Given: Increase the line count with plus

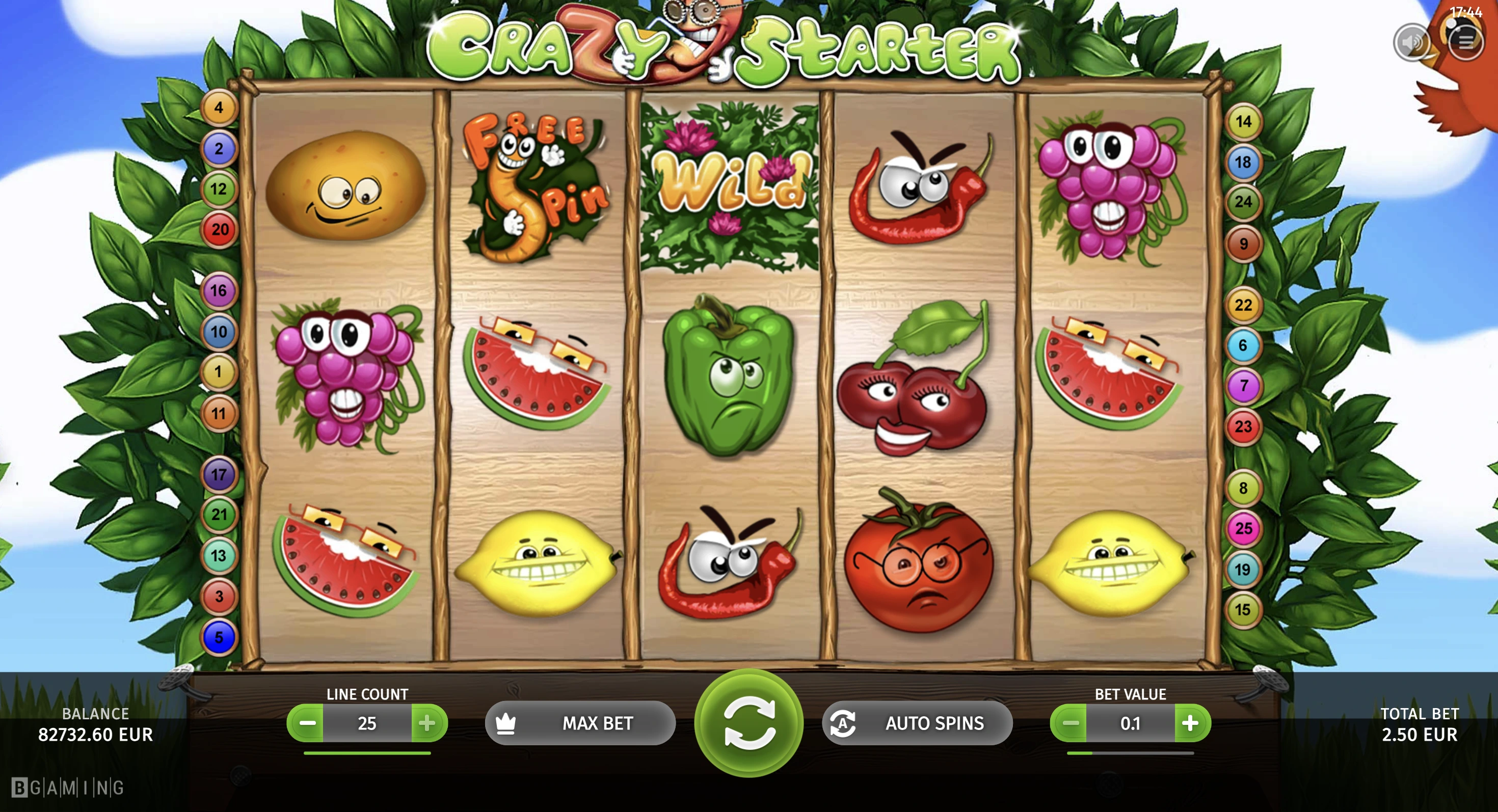Looking at the screenshot, I should pyautogui.click(x=428, y=723).
